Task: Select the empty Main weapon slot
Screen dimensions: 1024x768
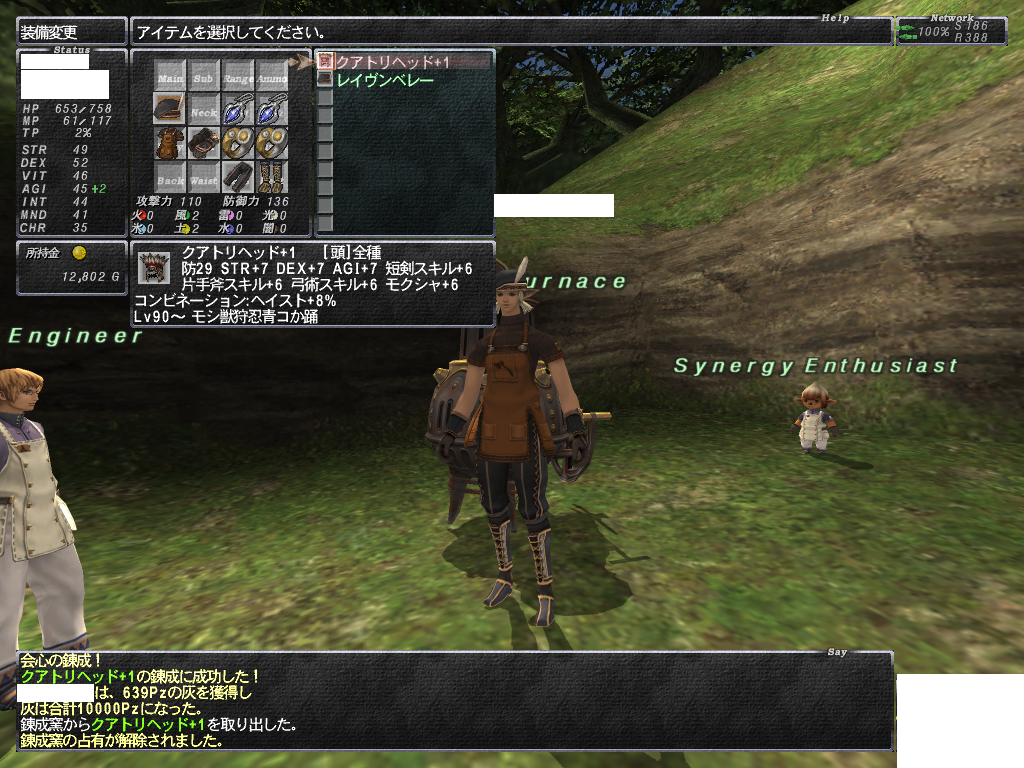Action: [170, 76]
